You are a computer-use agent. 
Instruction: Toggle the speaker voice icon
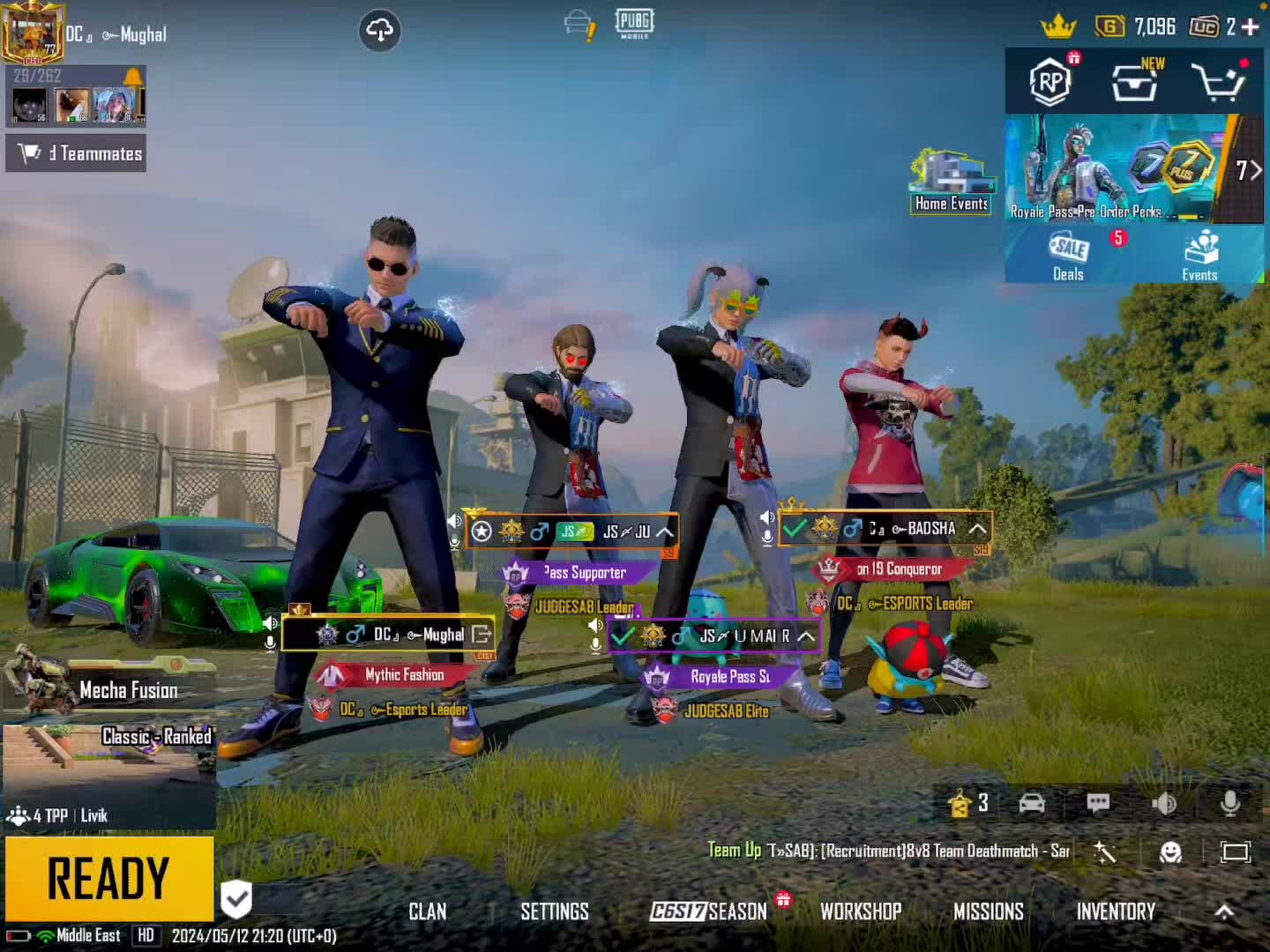1164,803
